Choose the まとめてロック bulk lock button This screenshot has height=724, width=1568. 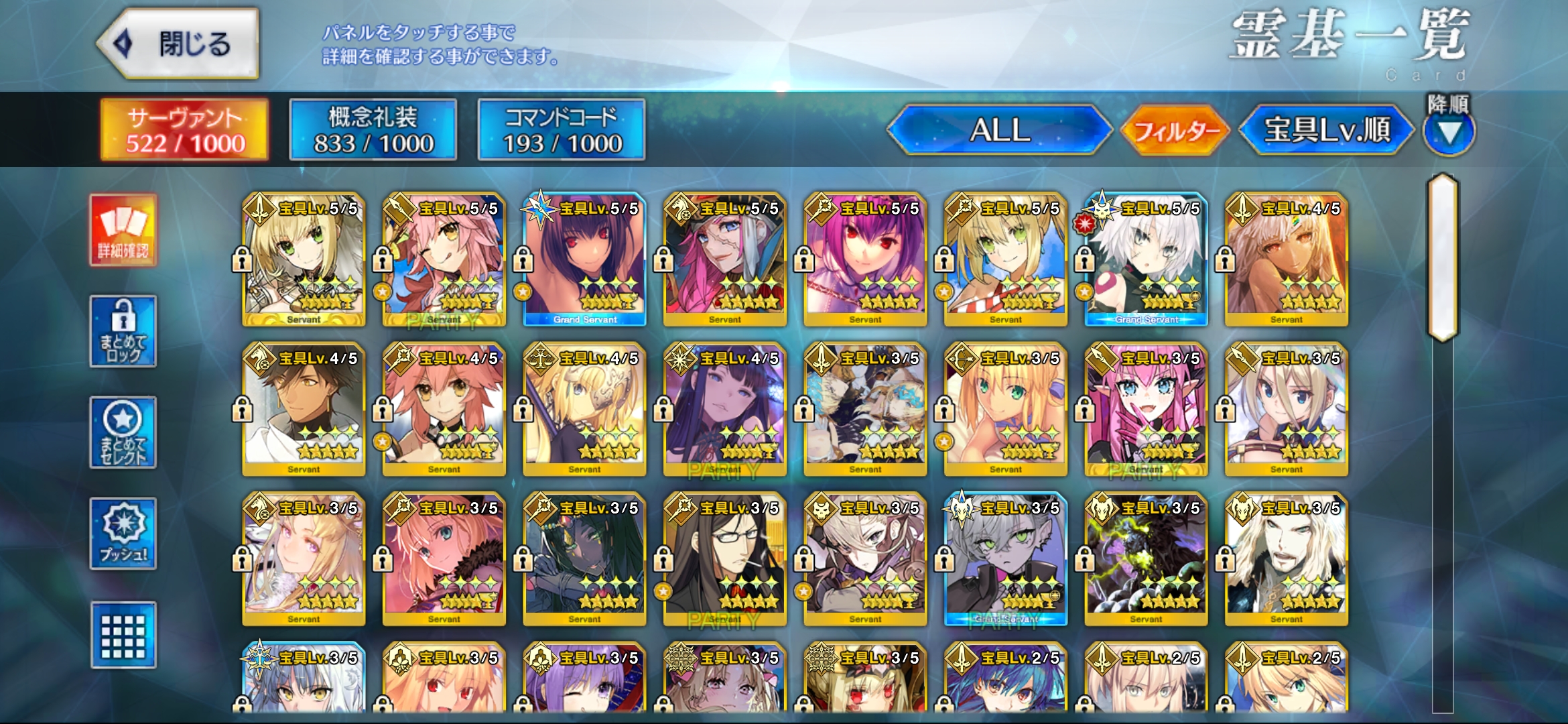[x=123, y=331]
